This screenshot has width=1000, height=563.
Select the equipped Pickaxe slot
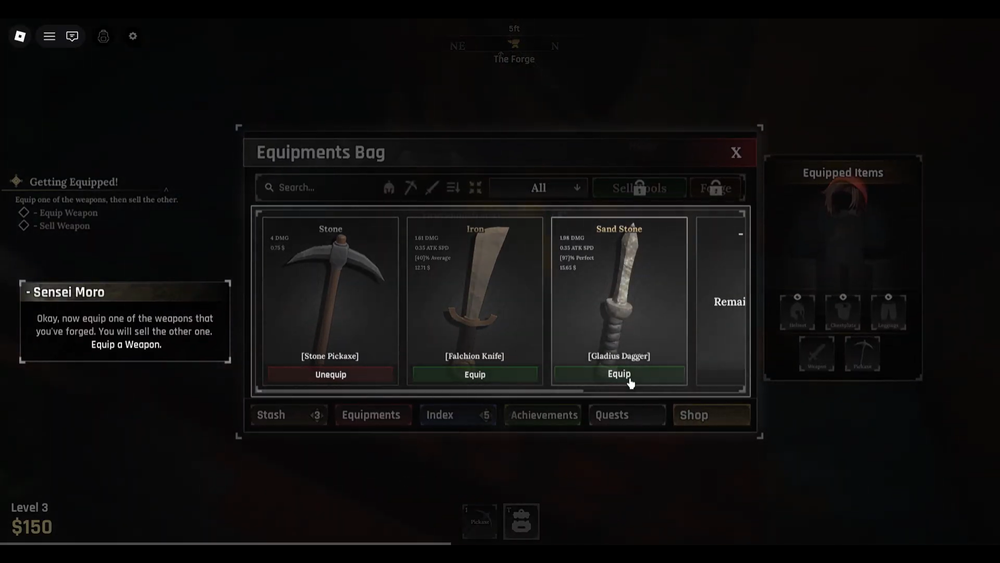point(862,354)
